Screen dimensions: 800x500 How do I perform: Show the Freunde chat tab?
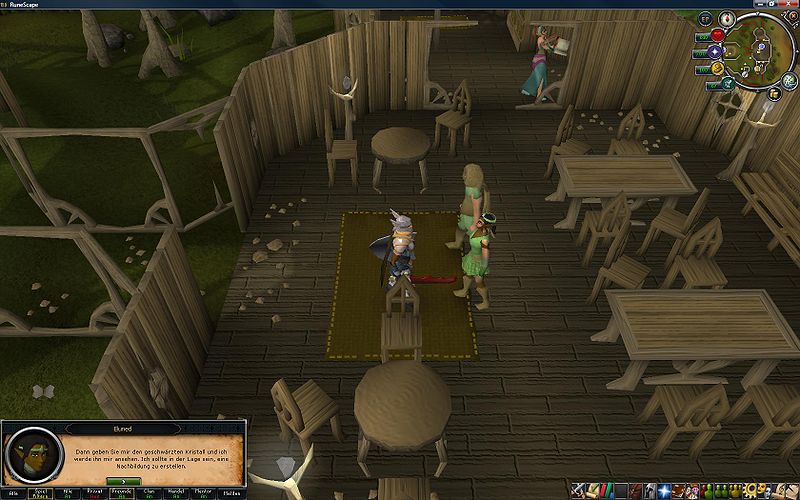(122, 493)
